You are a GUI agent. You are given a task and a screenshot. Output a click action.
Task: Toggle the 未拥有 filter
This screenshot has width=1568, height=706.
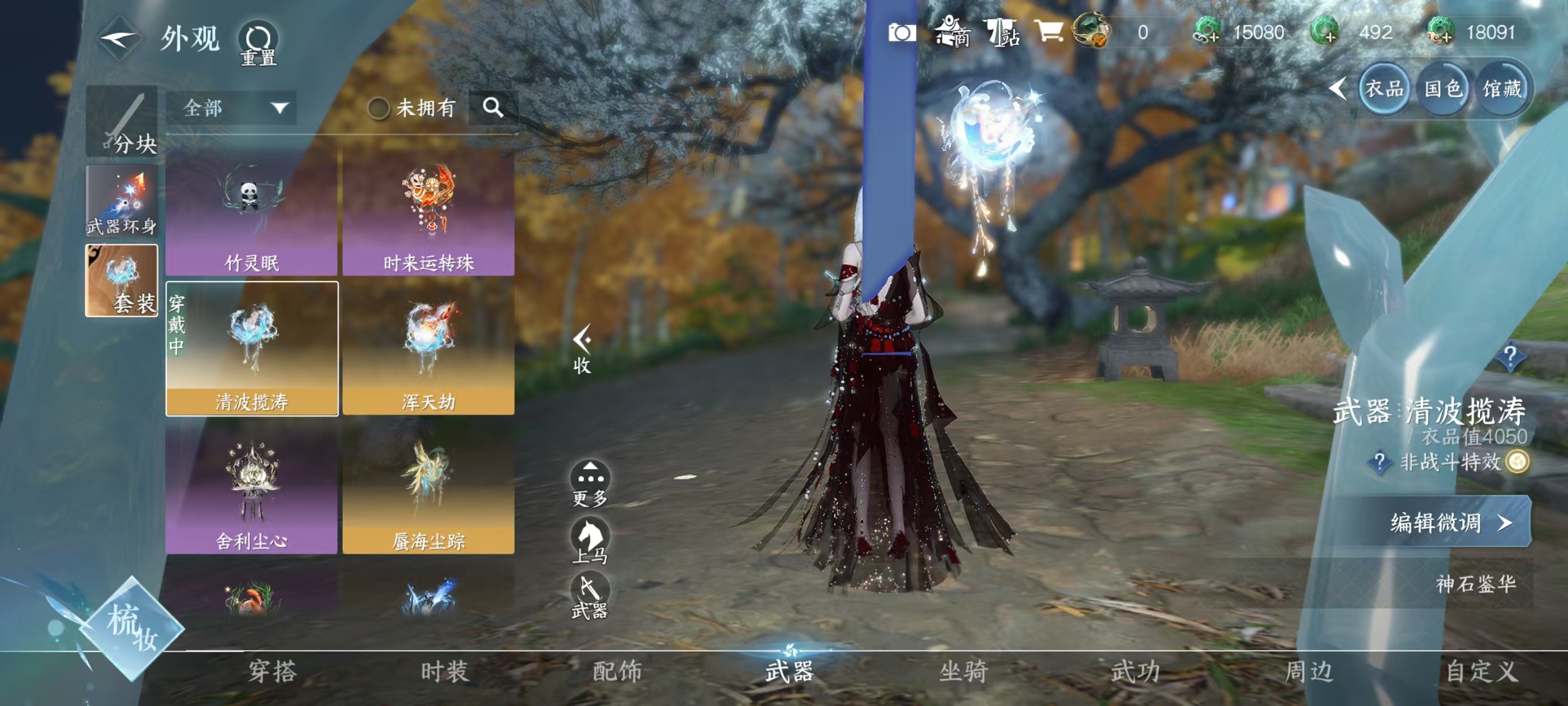[x=379, y=109]
